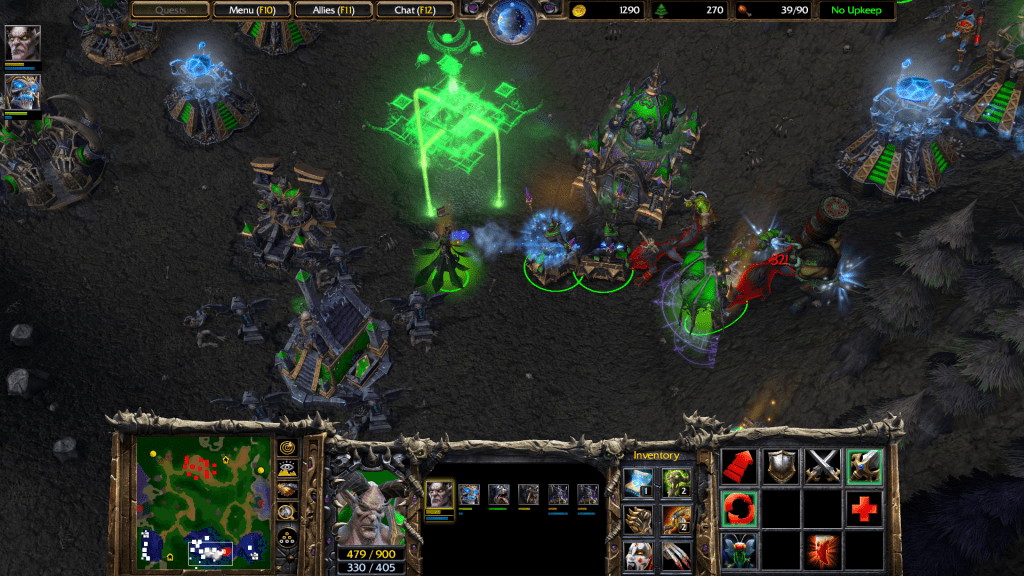Image resolution: width=1024 pixels, height=576 pixels.
Task: Issue the Attack command (crossed swords icon)
Action: point(822,466)
